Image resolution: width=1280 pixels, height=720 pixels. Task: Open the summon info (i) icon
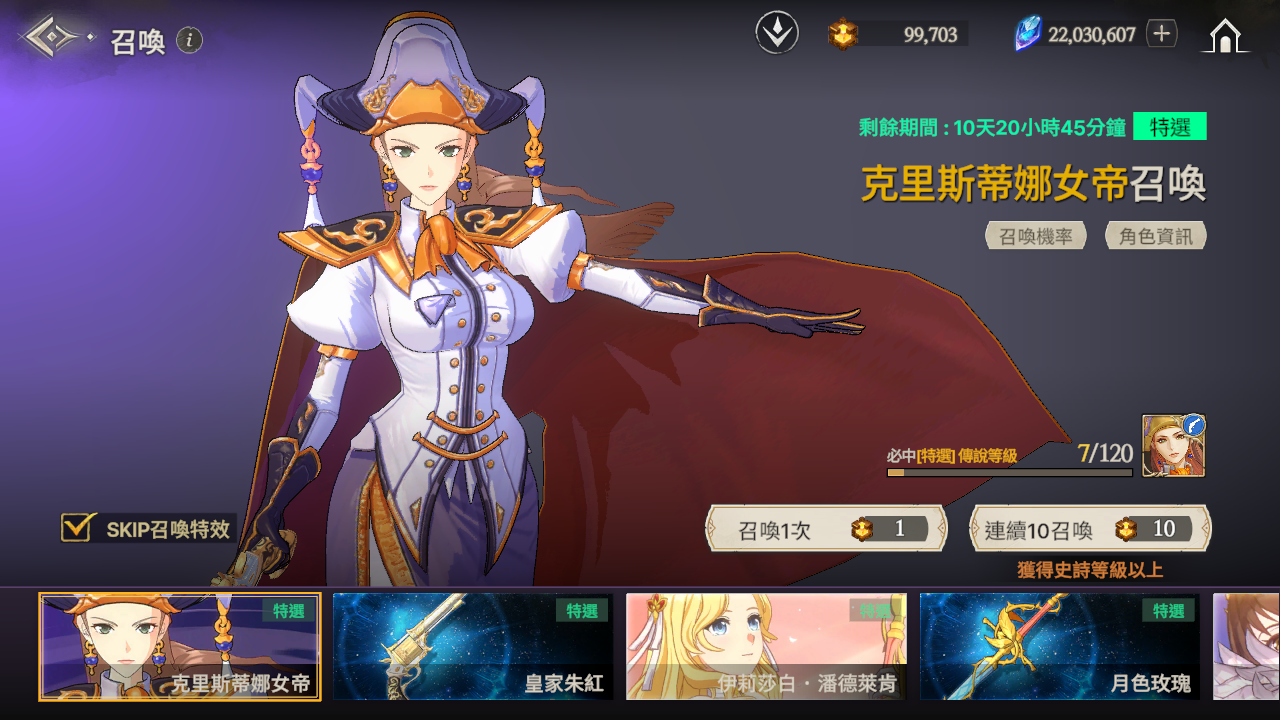coord(190,40)
